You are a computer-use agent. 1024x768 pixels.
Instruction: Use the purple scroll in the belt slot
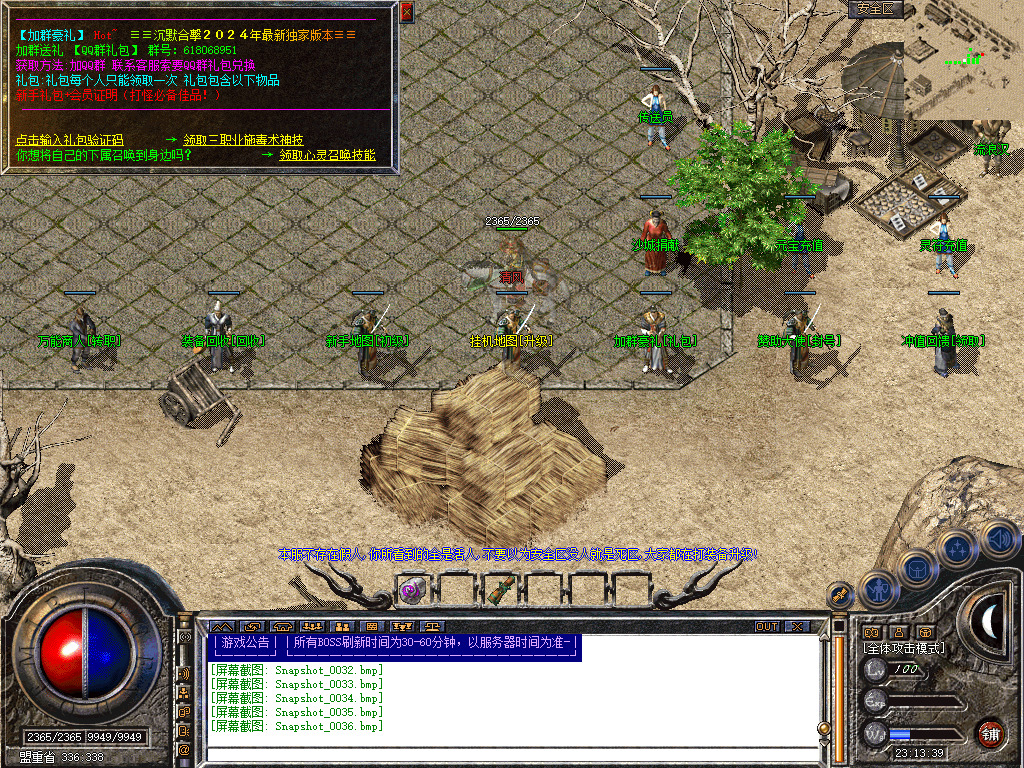(410, 590)
